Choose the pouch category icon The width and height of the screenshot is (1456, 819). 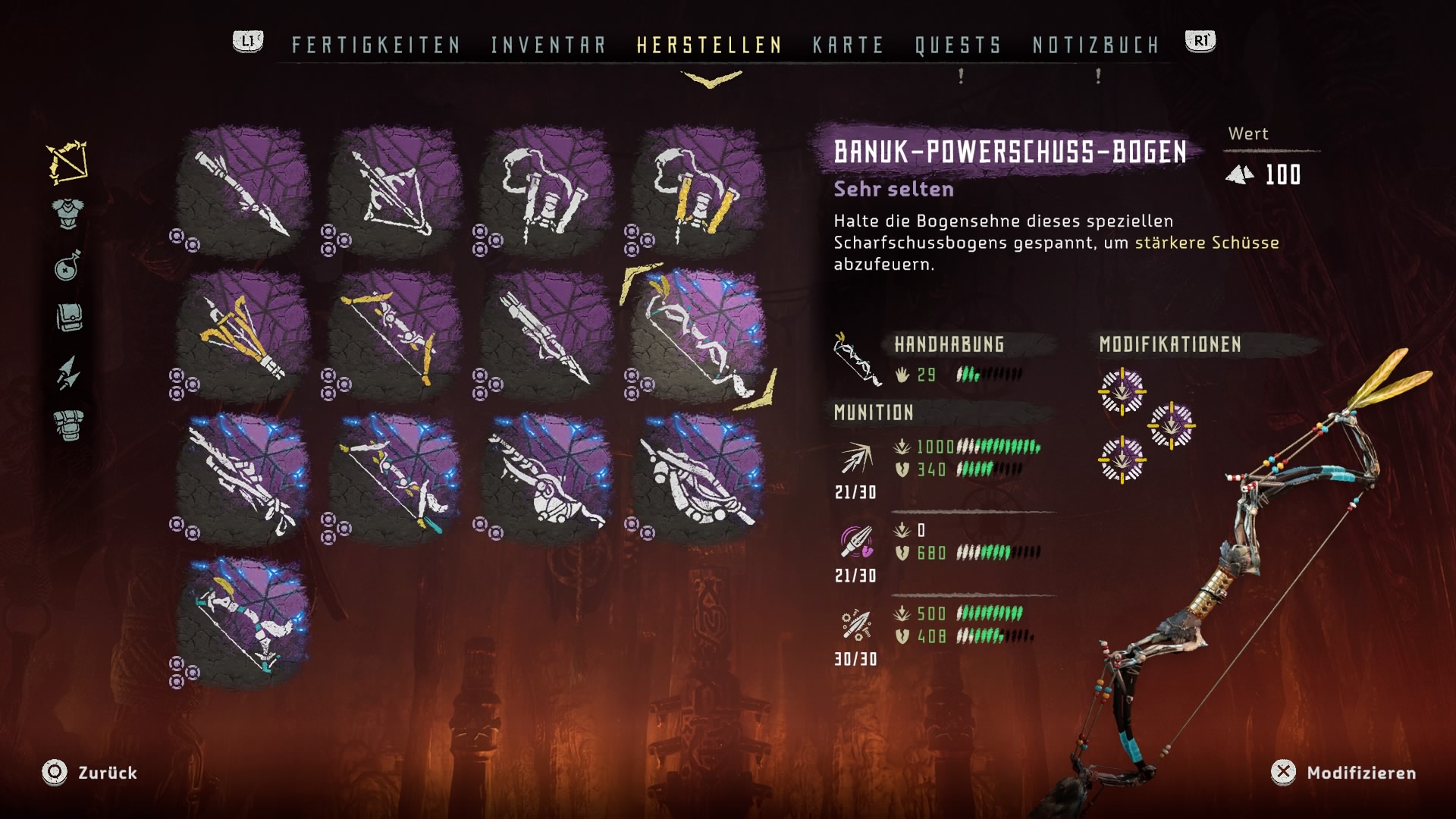click(x=68, y=318)
